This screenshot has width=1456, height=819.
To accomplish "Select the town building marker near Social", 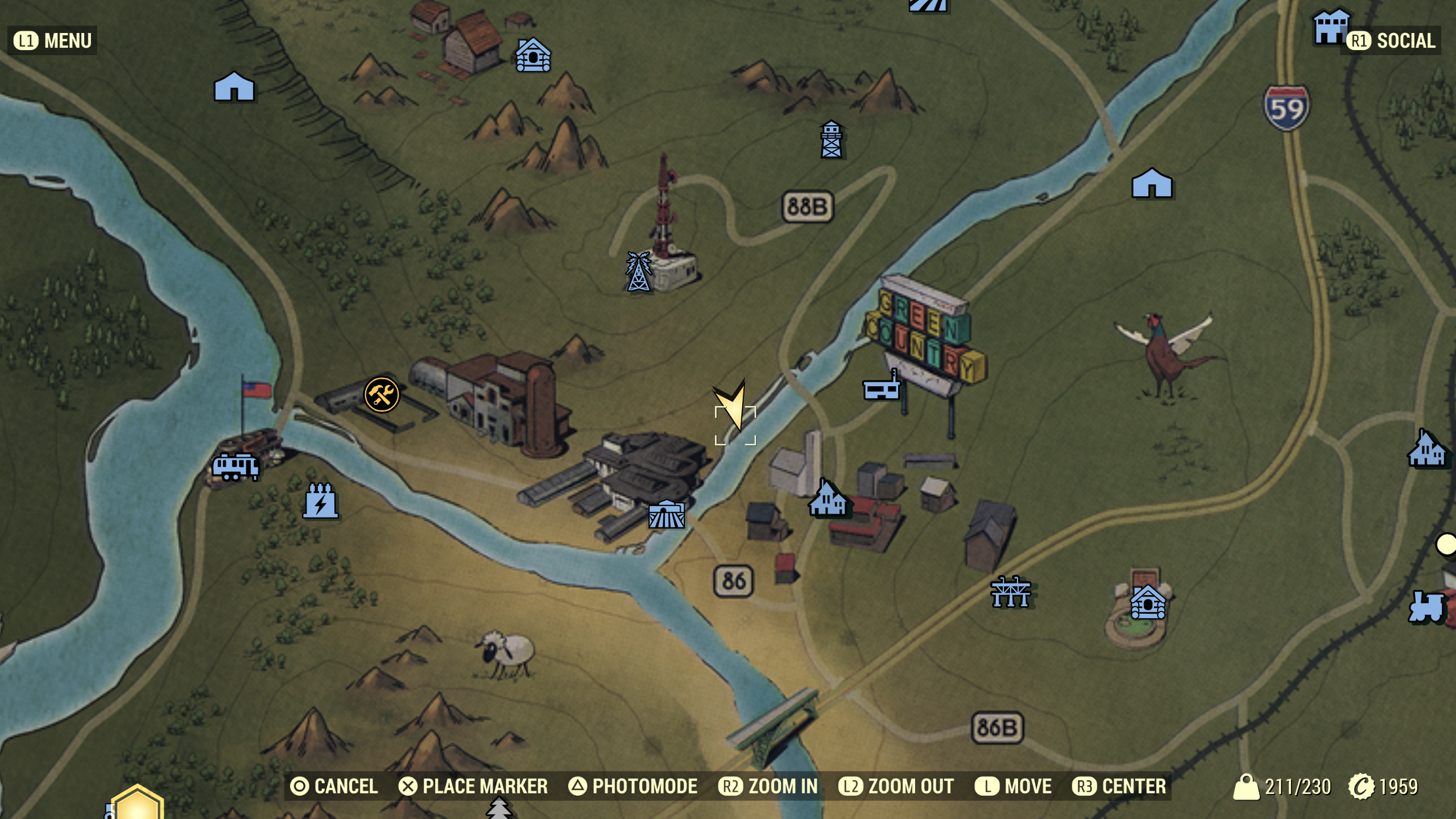I will (1330, 27).
